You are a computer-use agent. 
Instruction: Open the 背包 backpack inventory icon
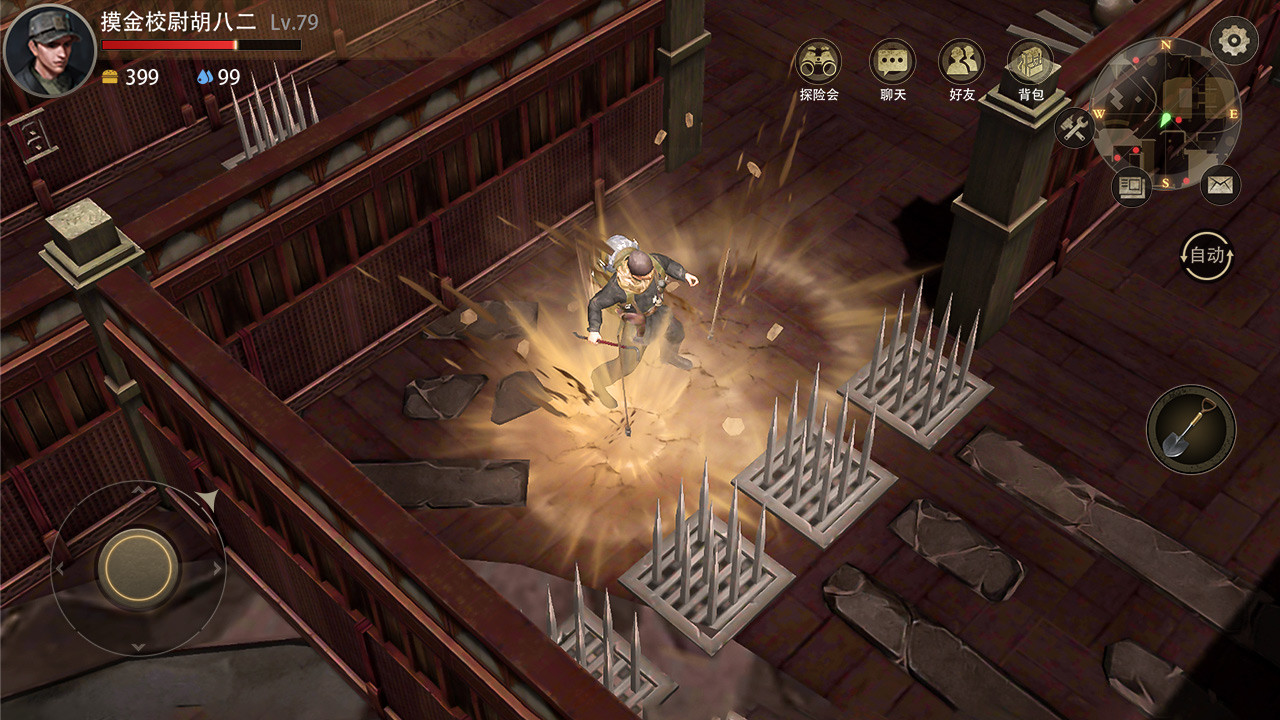point(1029,62)
